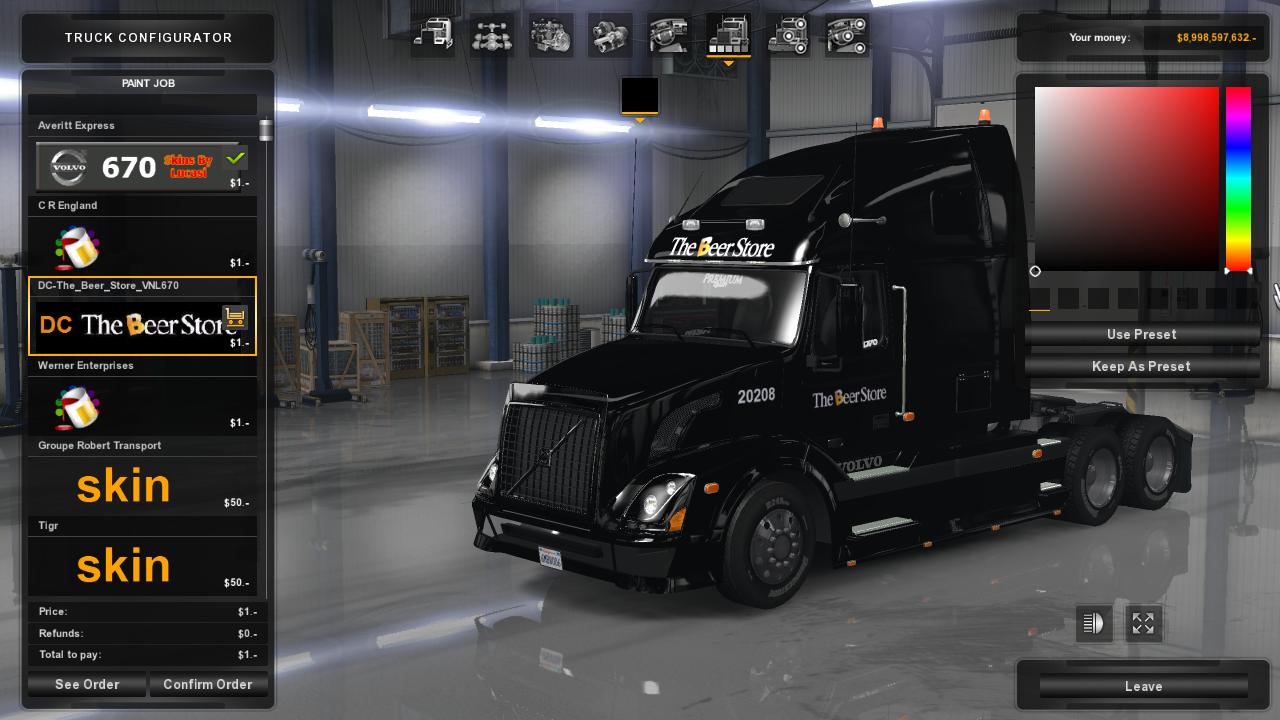Leave the truck configurator

[1143, 687]
